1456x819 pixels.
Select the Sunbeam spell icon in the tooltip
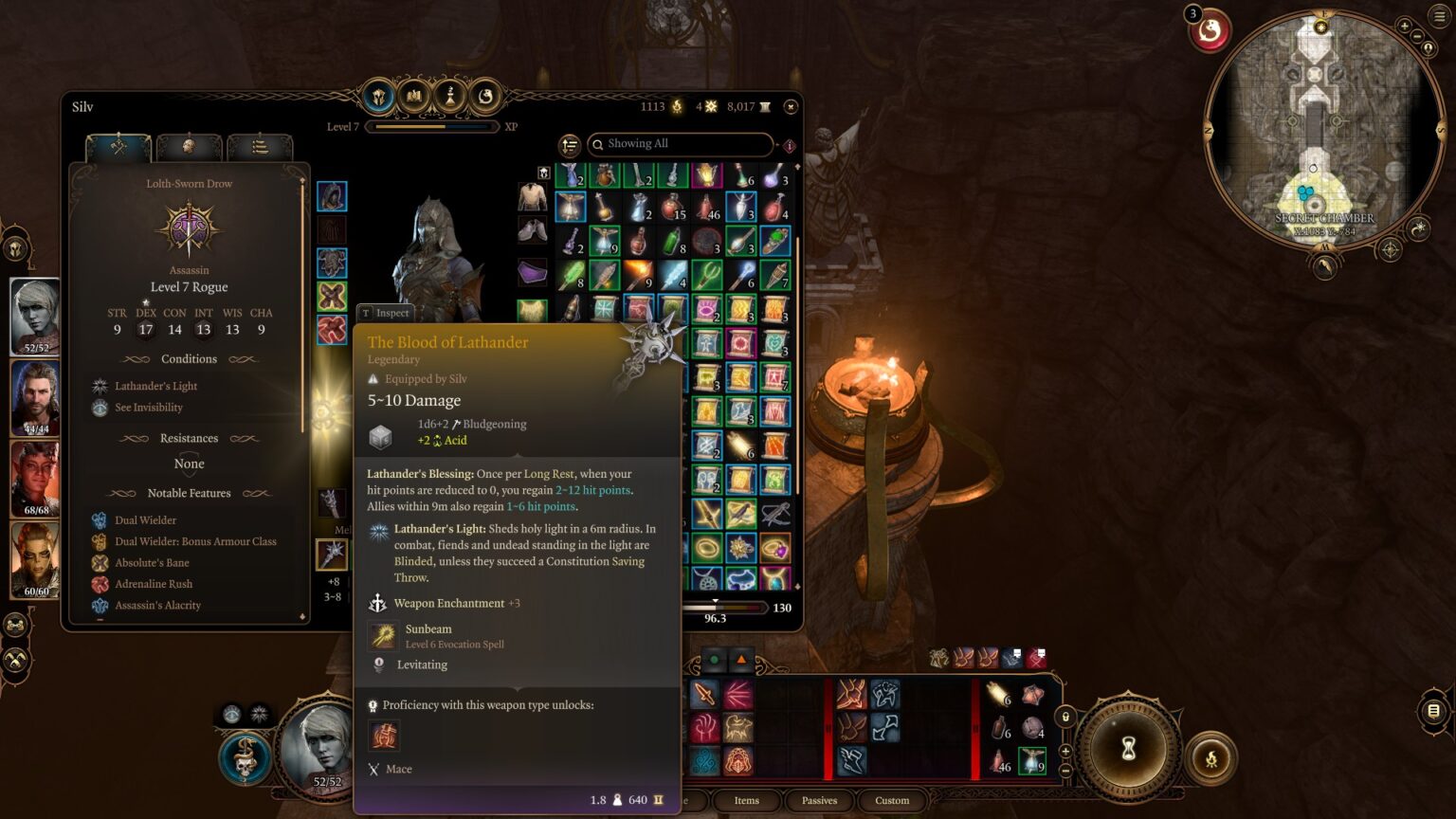[x=383, y=635]
